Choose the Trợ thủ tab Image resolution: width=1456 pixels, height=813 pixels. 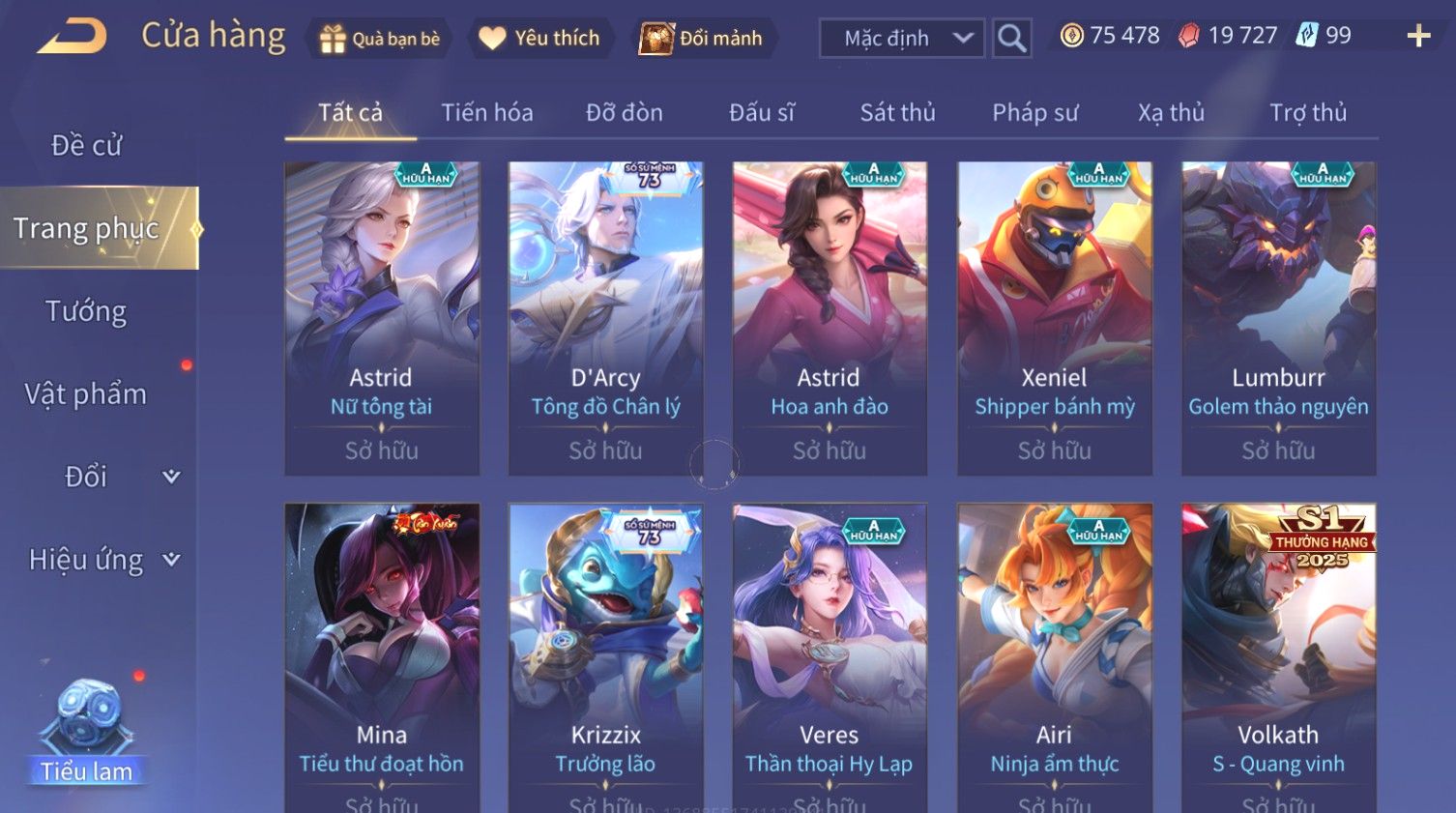pyautogui.click(x=1307, y=113)
